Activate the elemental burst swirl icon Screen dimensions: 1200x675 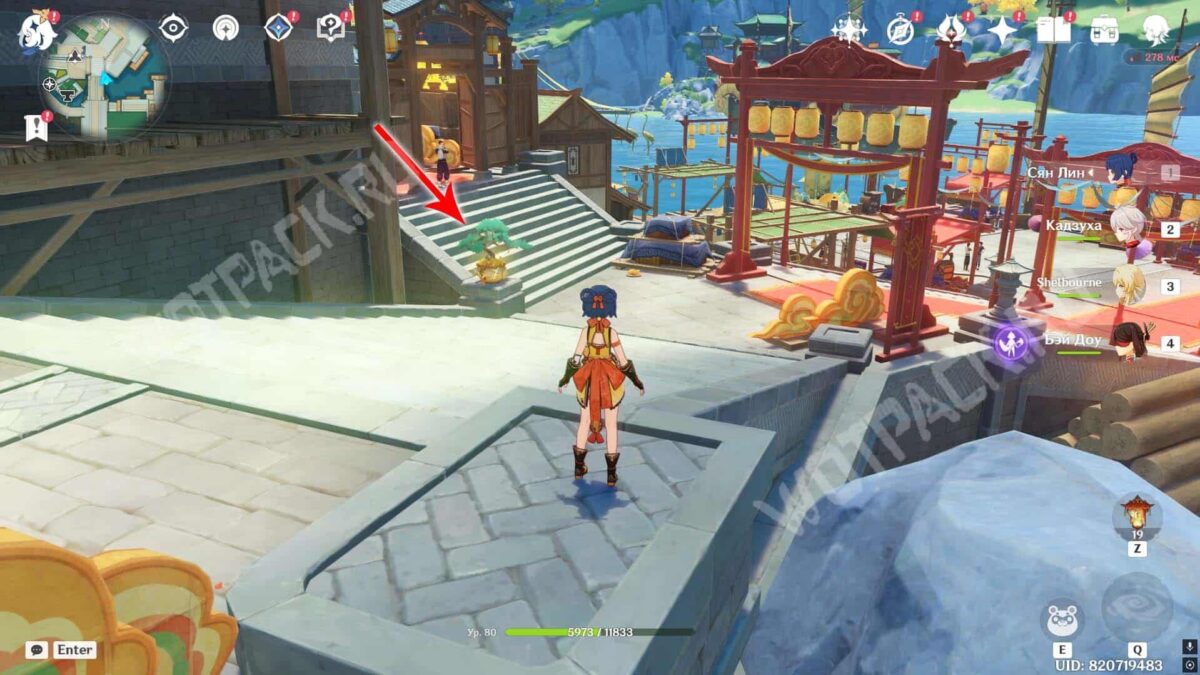click(x=1137, y=607)
